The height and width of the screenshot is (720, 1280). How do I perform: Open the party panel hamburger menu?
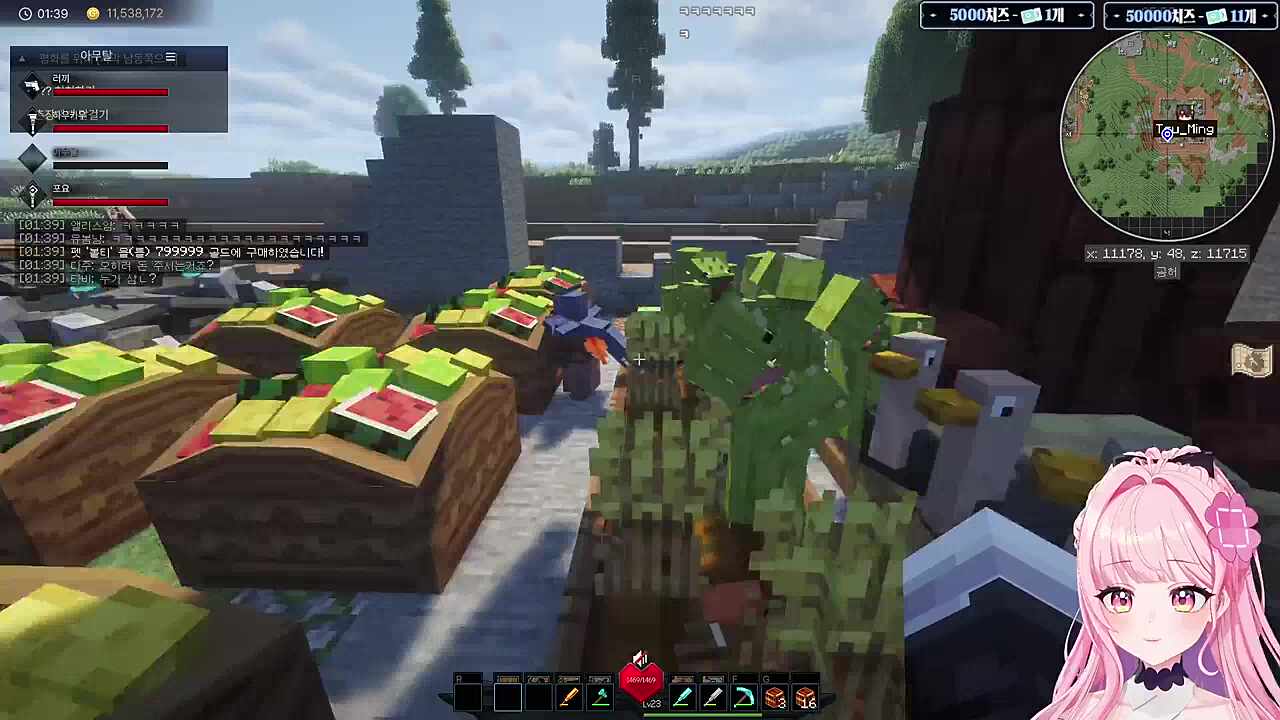[x=171, y=58]
